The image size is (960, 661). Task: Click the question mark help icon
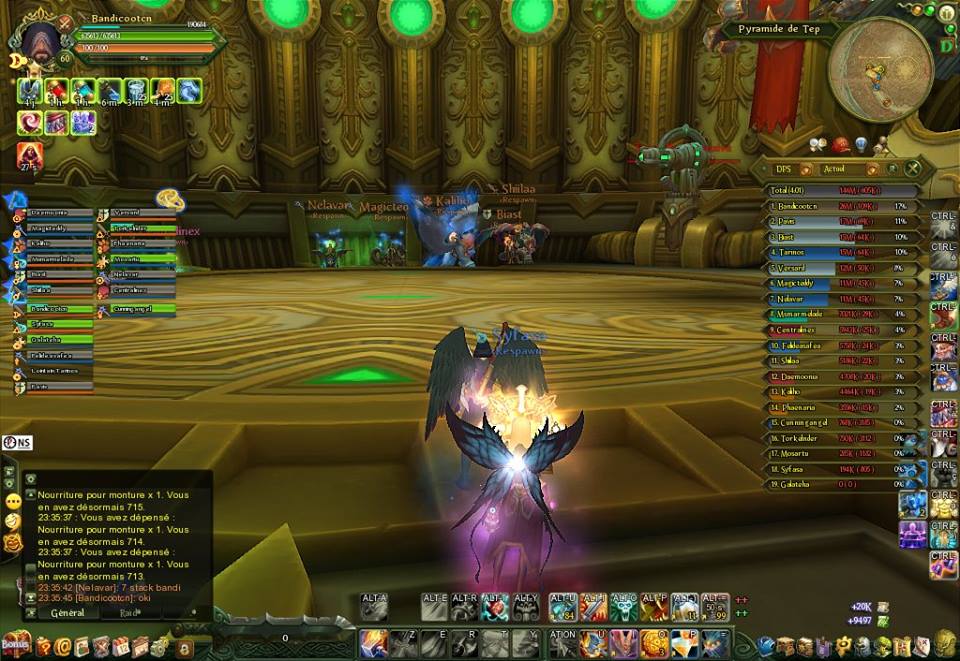tap(43, 647)
